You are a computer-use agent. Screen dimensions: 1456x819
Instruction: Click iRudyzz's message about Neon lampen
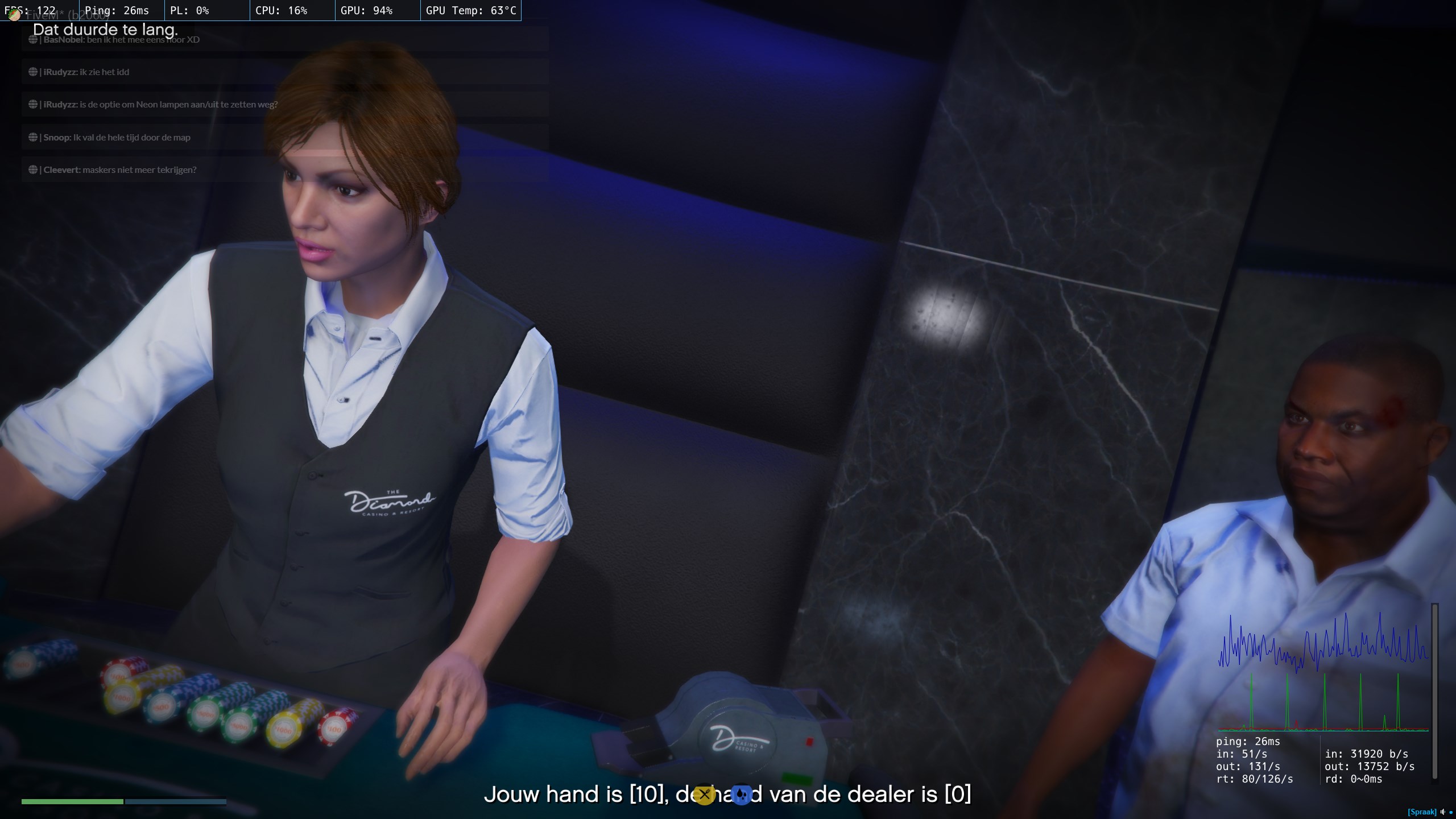160,105
